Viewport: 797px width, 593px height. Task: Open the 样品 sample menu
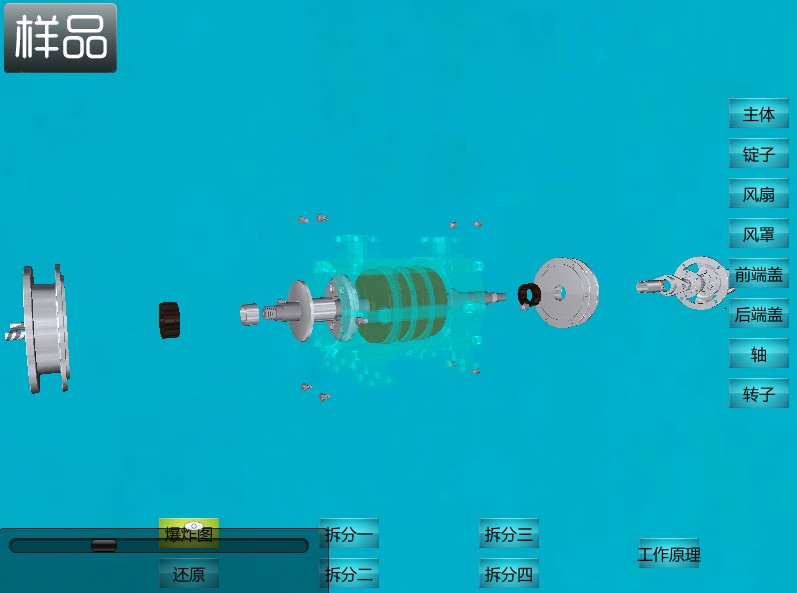click(x=60, y=38)
